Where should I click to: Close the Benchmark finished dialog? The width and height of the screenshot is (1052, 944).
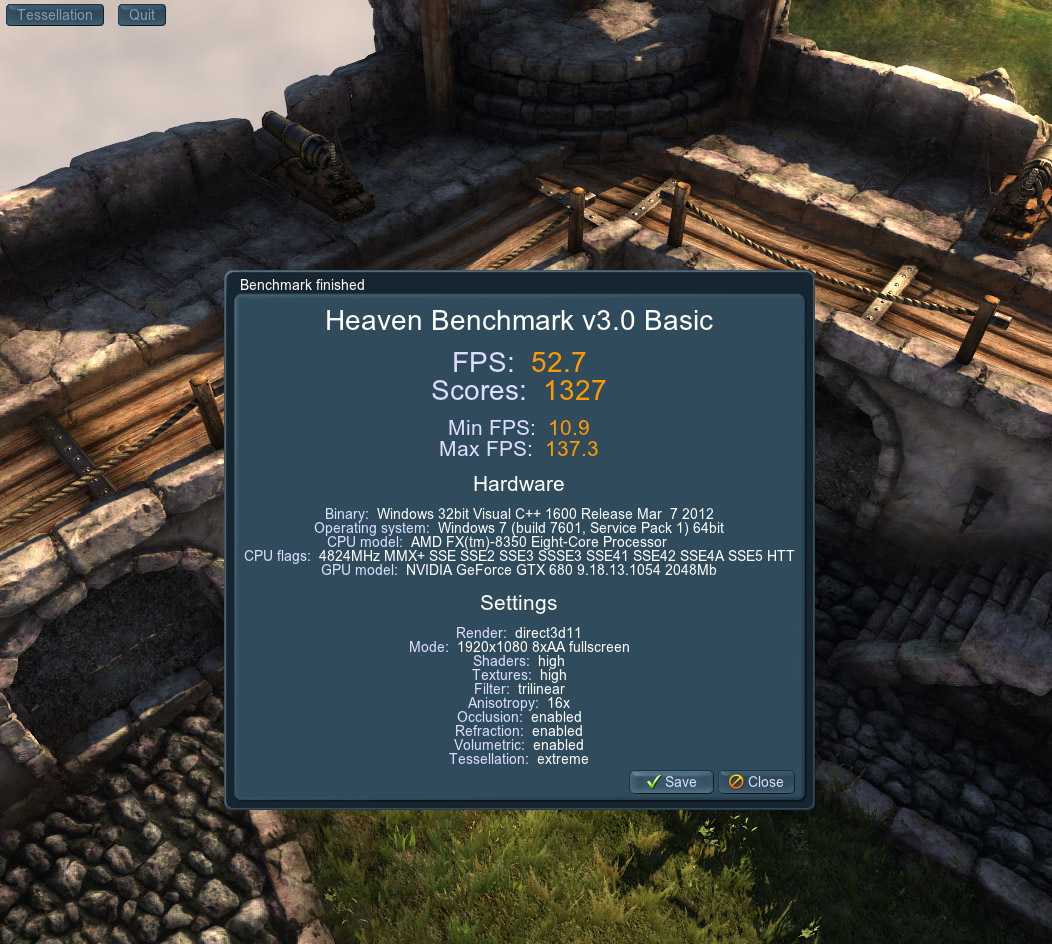756,782
